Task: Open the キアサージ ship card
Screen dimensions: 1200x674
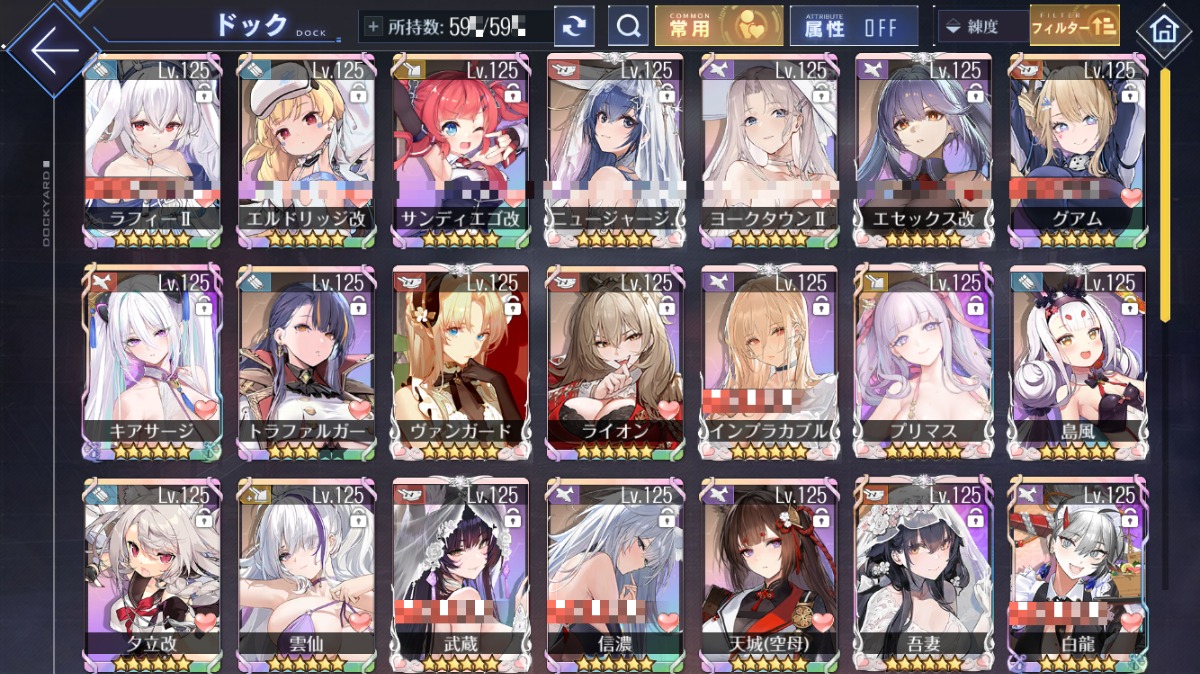Action: click(153, 360)
